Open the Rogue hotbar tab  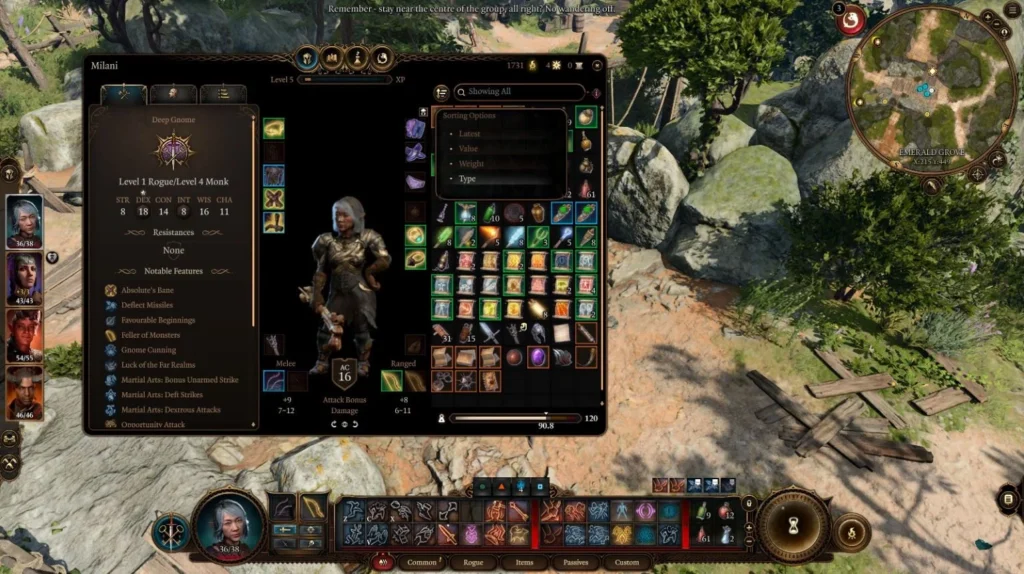coord(474,563)
